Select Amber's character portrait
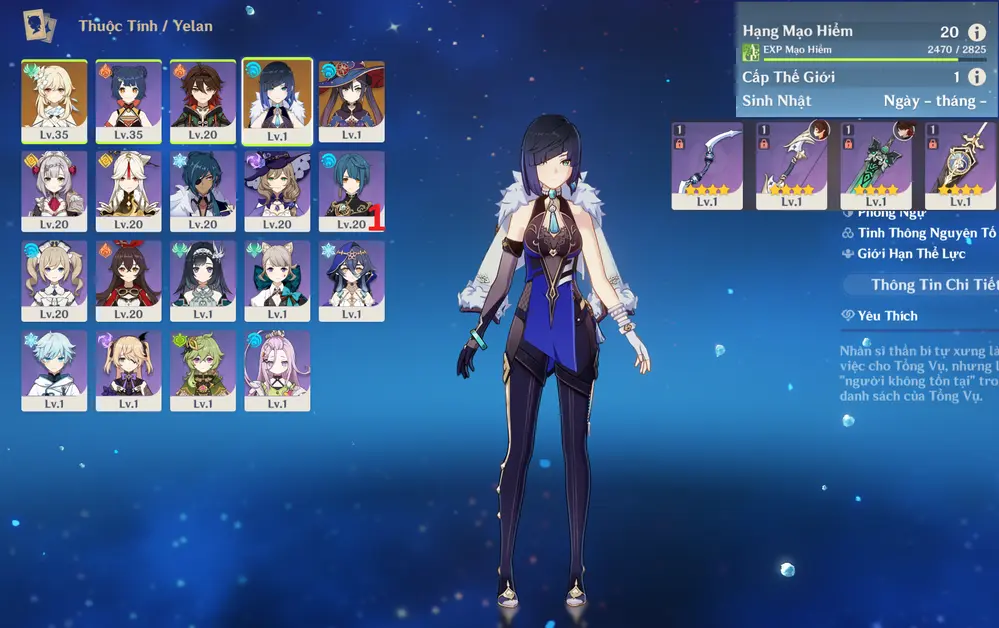 click(x=128, y=279)
